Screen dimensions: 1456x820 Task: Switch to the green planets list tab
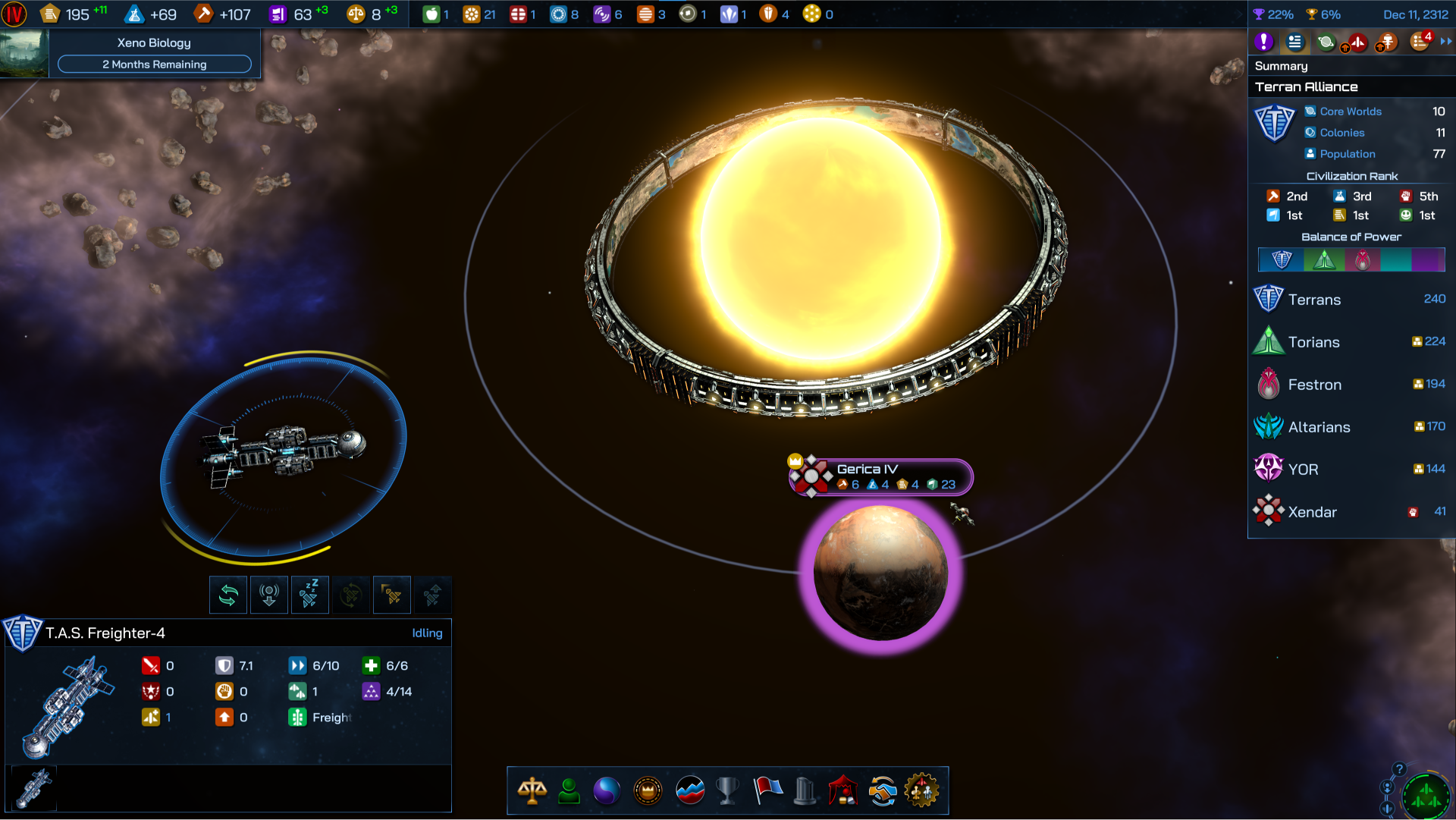coord(1326,42)
